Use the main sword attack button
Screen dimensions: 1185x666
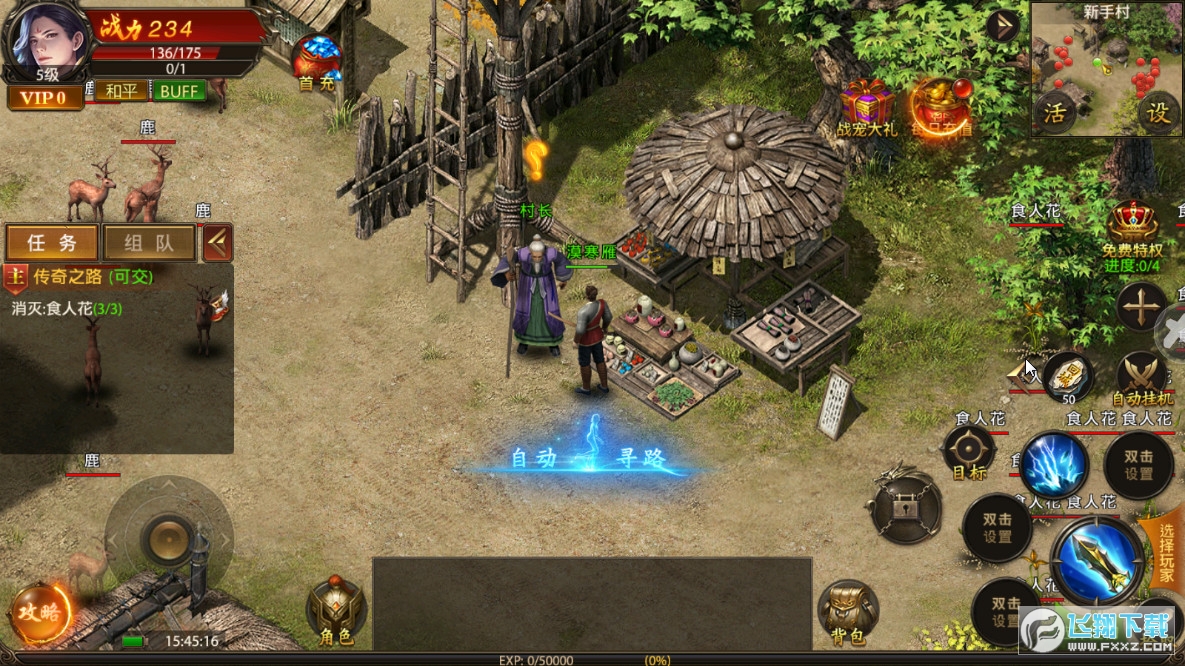(1096, 561)
